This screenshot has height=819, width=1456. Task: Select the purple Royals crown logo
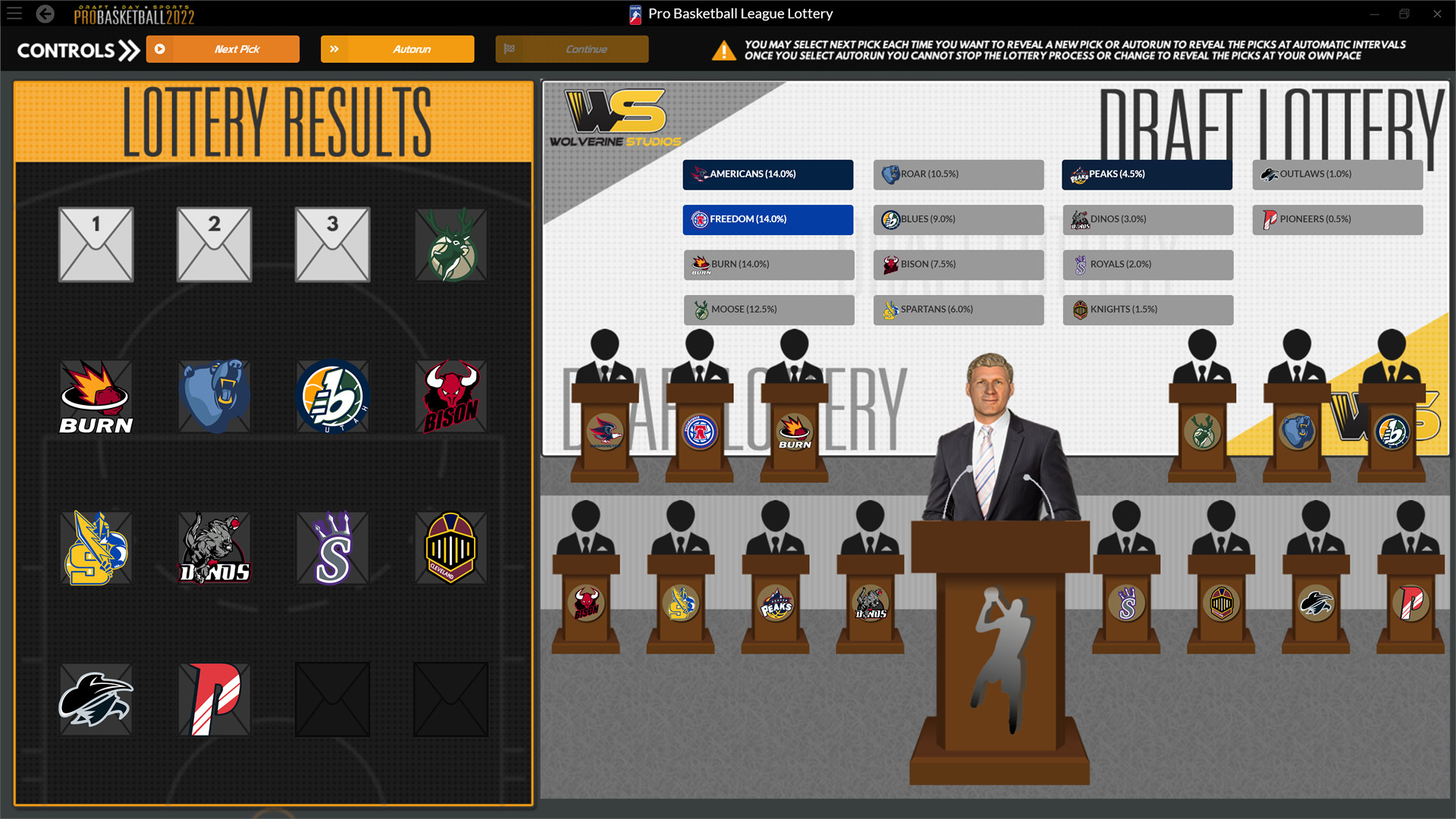coord(332,548)
